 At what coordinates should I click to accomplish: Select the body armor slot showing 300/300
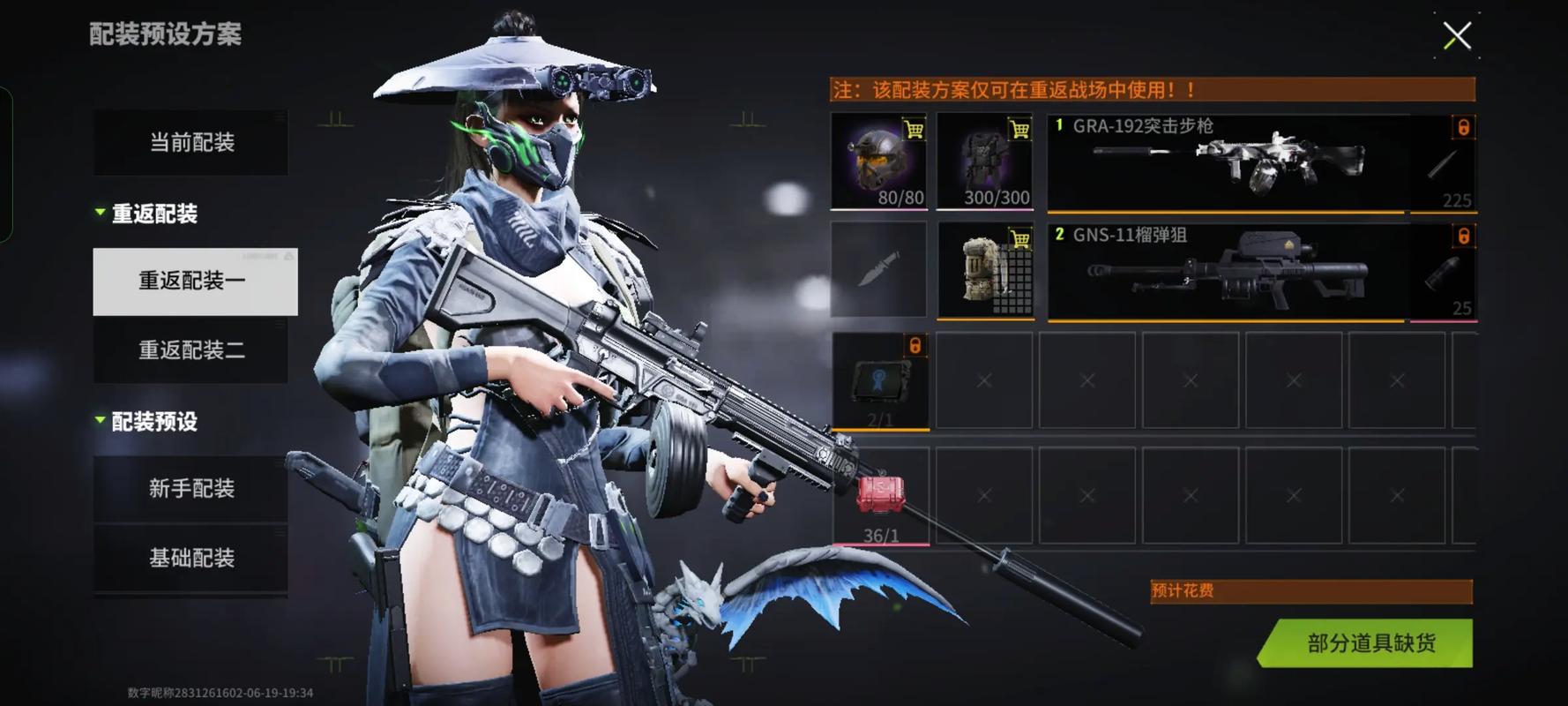(984, 161)
